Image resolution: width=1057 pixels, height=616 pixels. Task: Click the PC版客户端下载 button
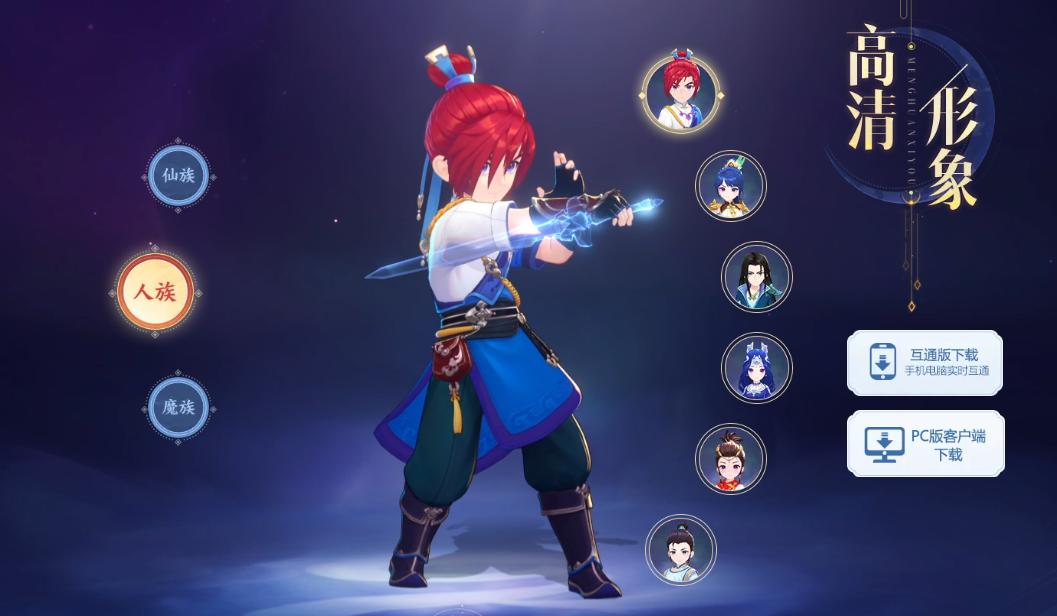pyautogui.click(x=924, y=444)
